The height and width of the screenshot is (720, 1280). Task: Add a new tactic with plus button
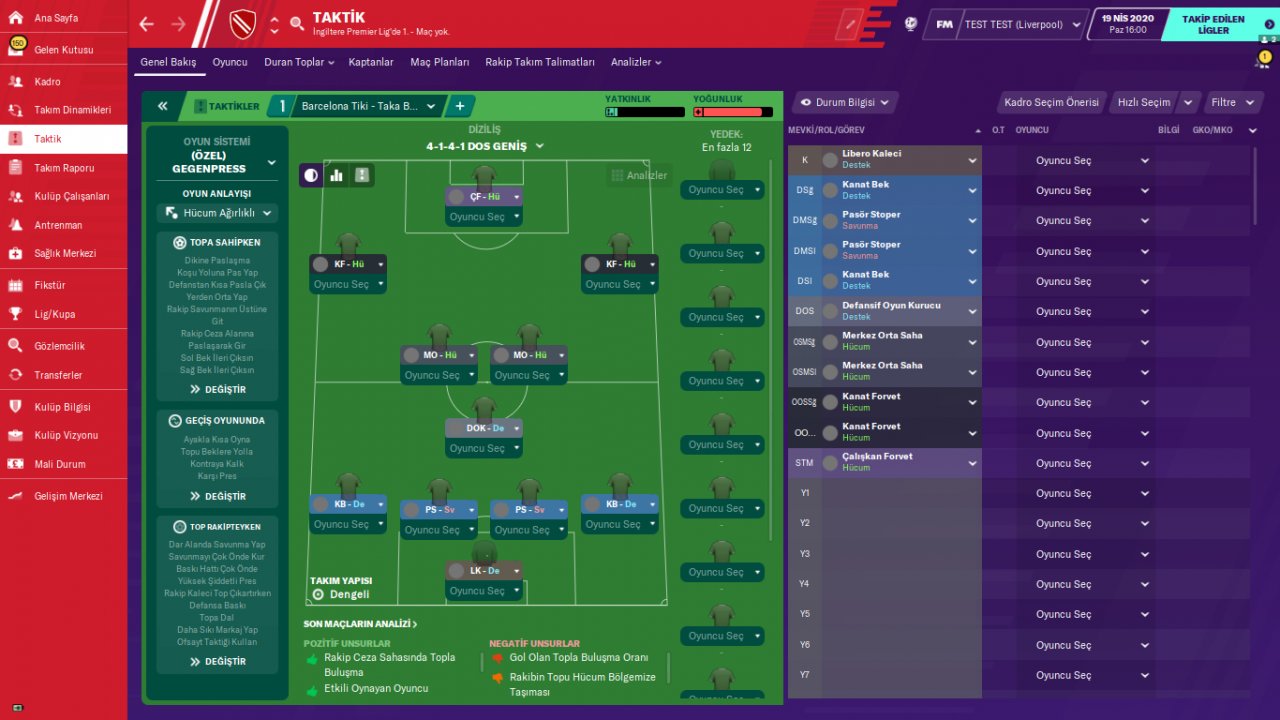[460, 106]
